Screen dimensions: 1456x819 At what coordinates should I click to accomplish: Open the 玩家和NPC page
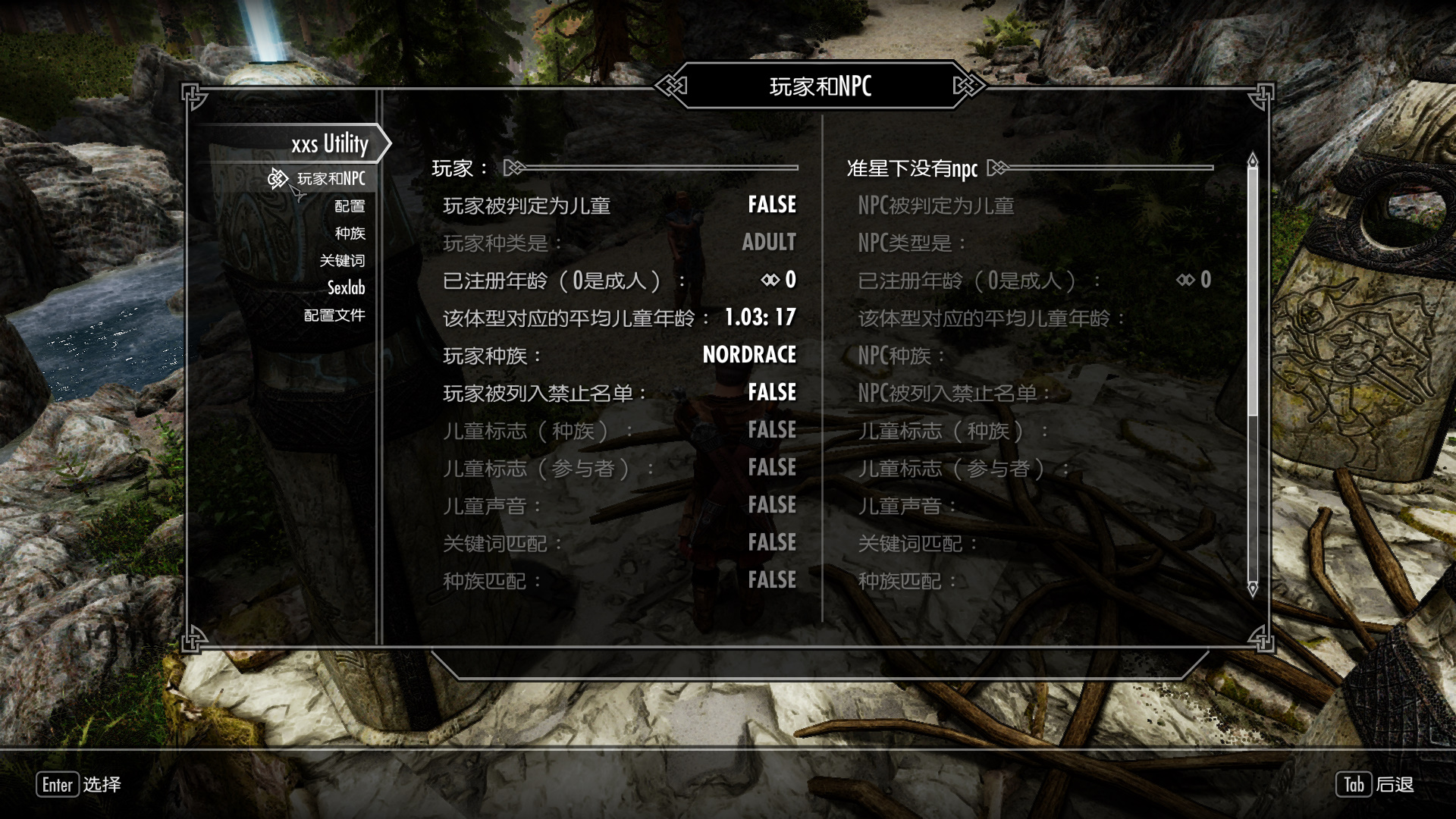click(x=331, y=179)
